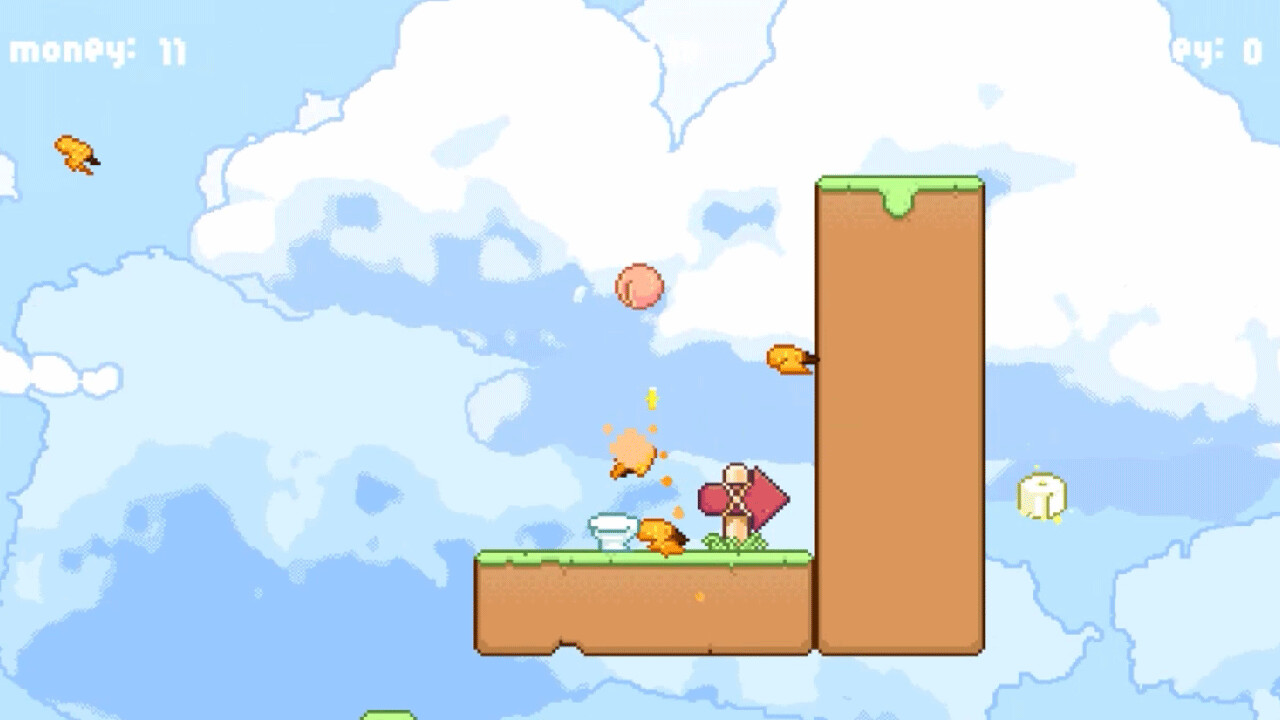Screen dimensions: 1280x720
Task: Click the pink peach ball in mid-air
Action: point(641,288)
